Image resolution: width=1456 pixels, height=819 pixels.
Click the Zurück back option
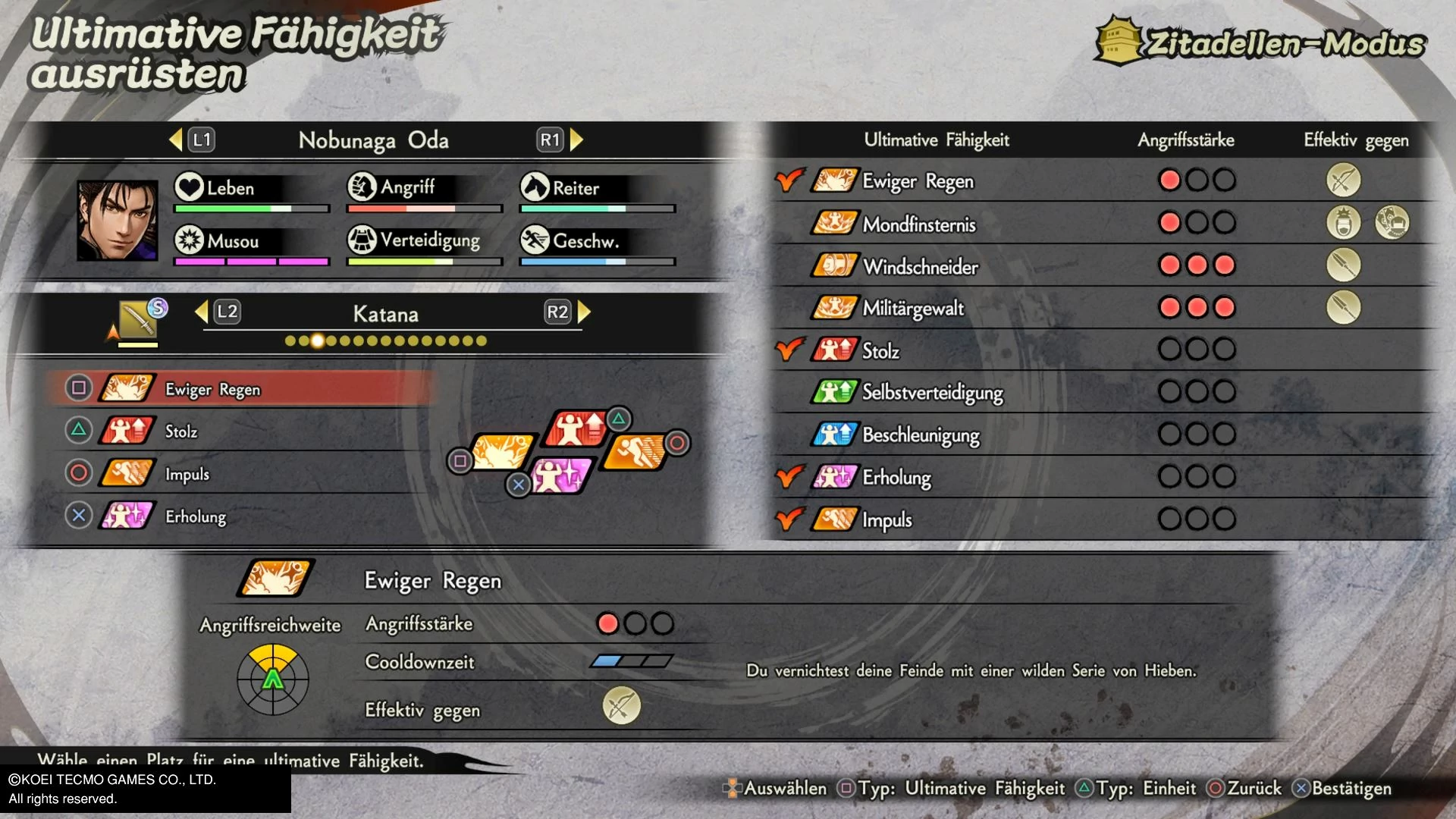[1244, 789]
